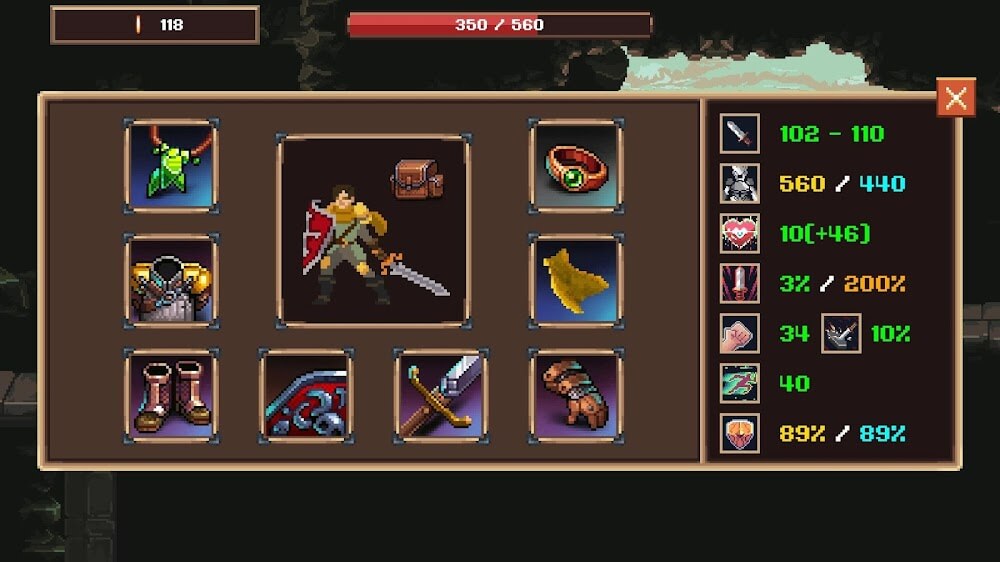Select the chest armor slot

(171, 281)
